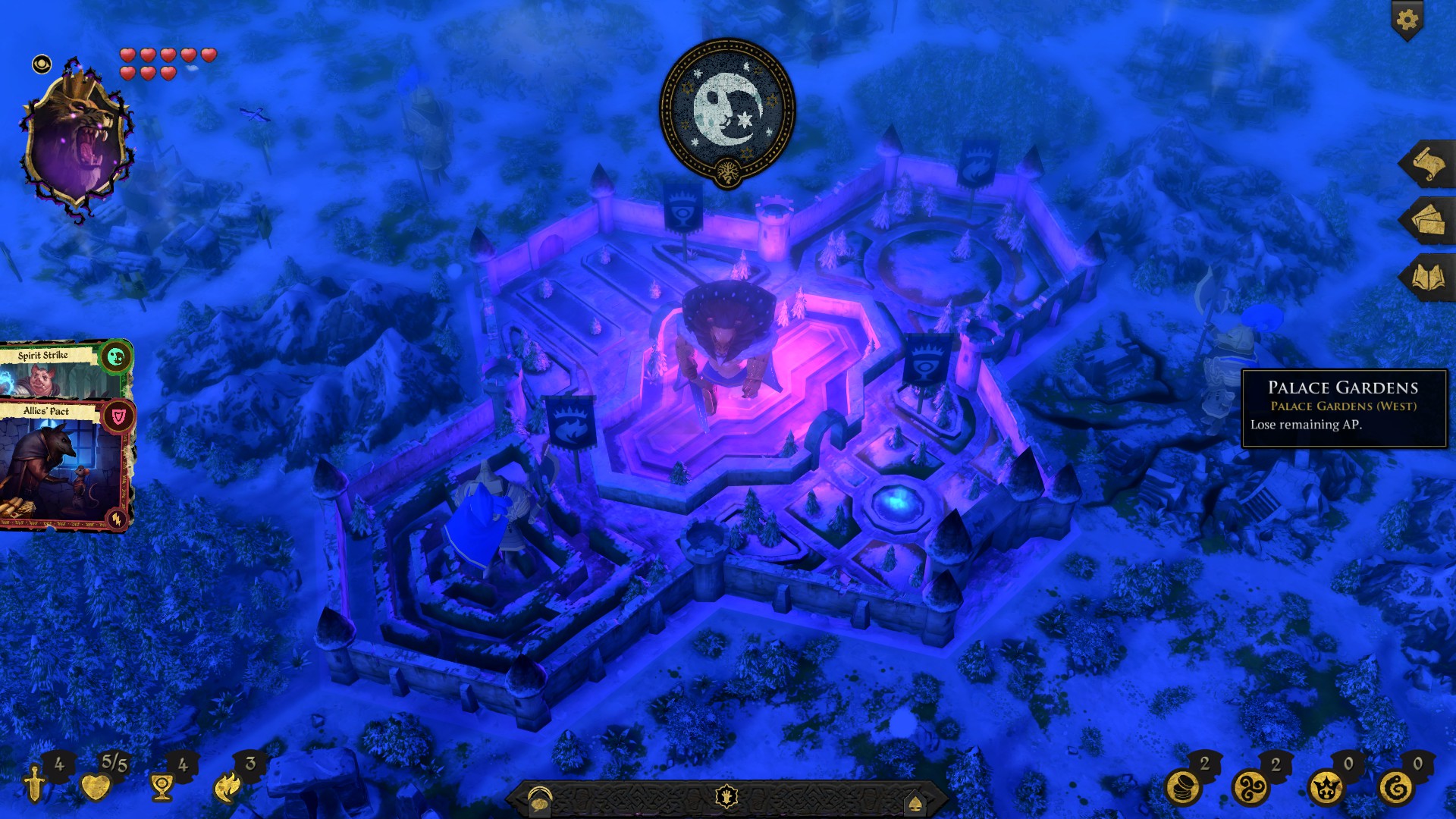Screen dimensions: 1456x819
Task: Click the flame spirit stat icon
Action: (x=227, y=787)
